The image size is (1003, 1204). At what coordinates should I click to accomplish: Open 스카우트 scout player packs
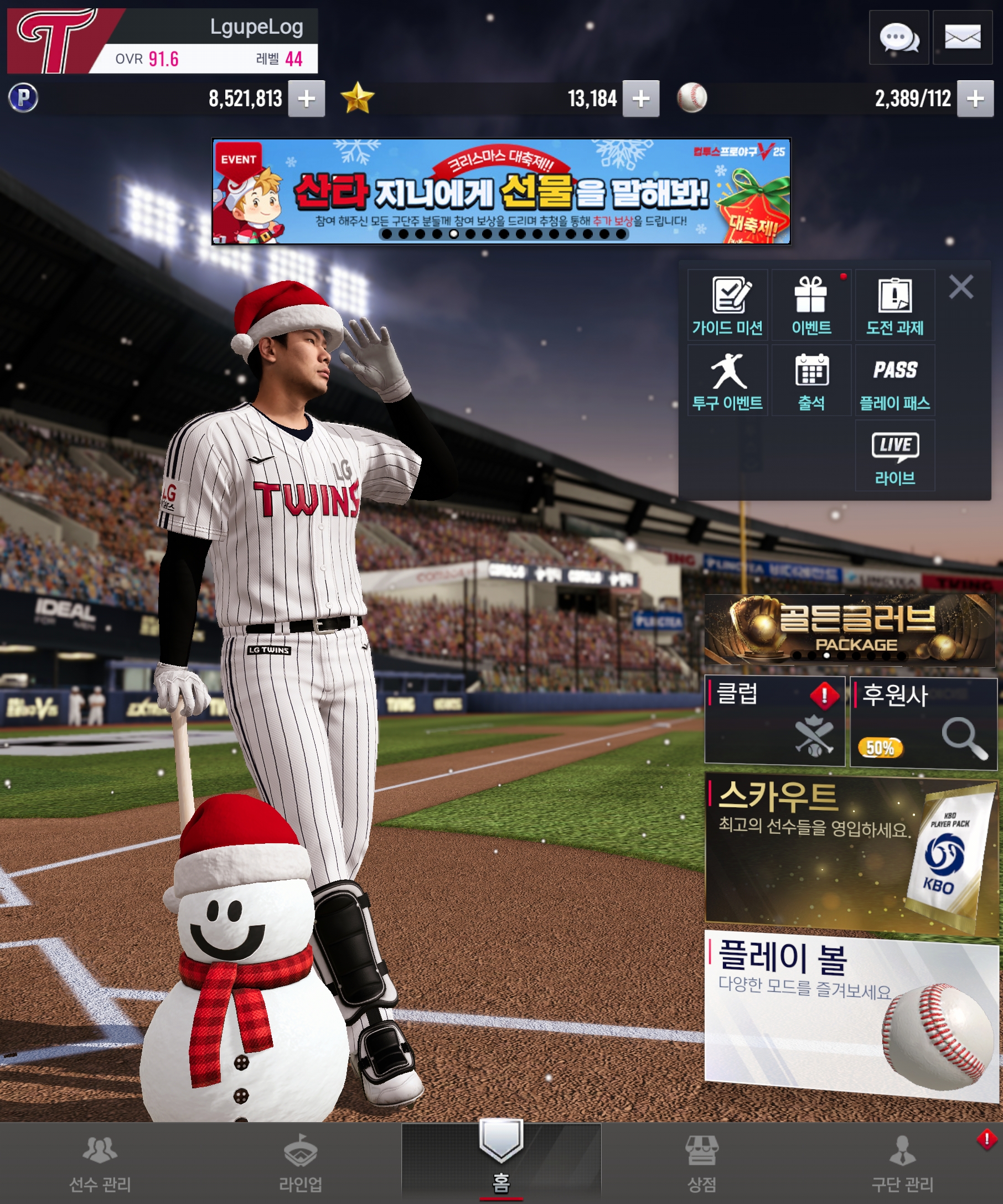[850, 855]
